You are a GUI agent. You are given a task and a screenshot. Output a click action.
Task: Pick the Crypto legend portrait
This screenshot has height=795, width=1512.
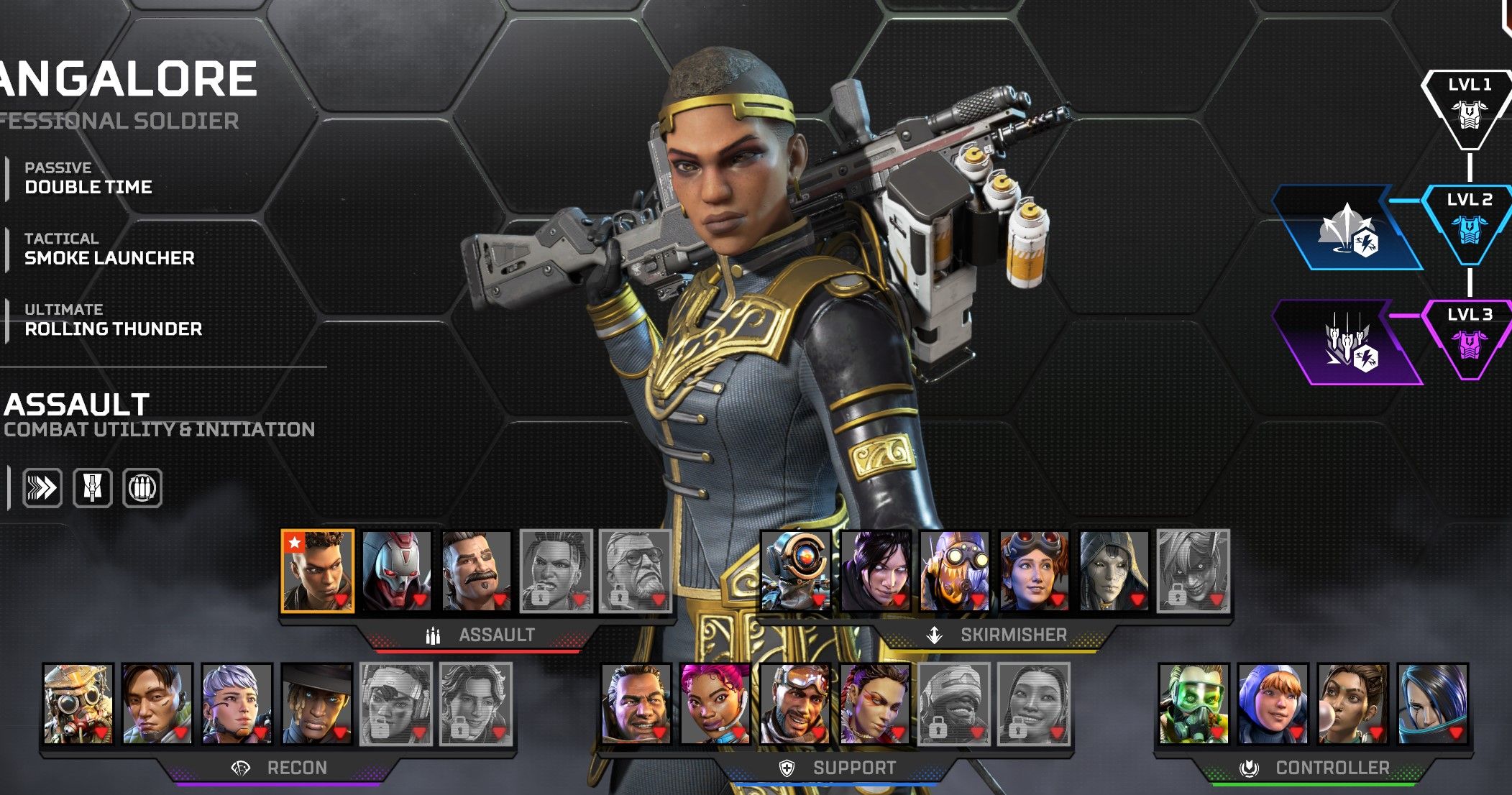[x=157, y=704]
